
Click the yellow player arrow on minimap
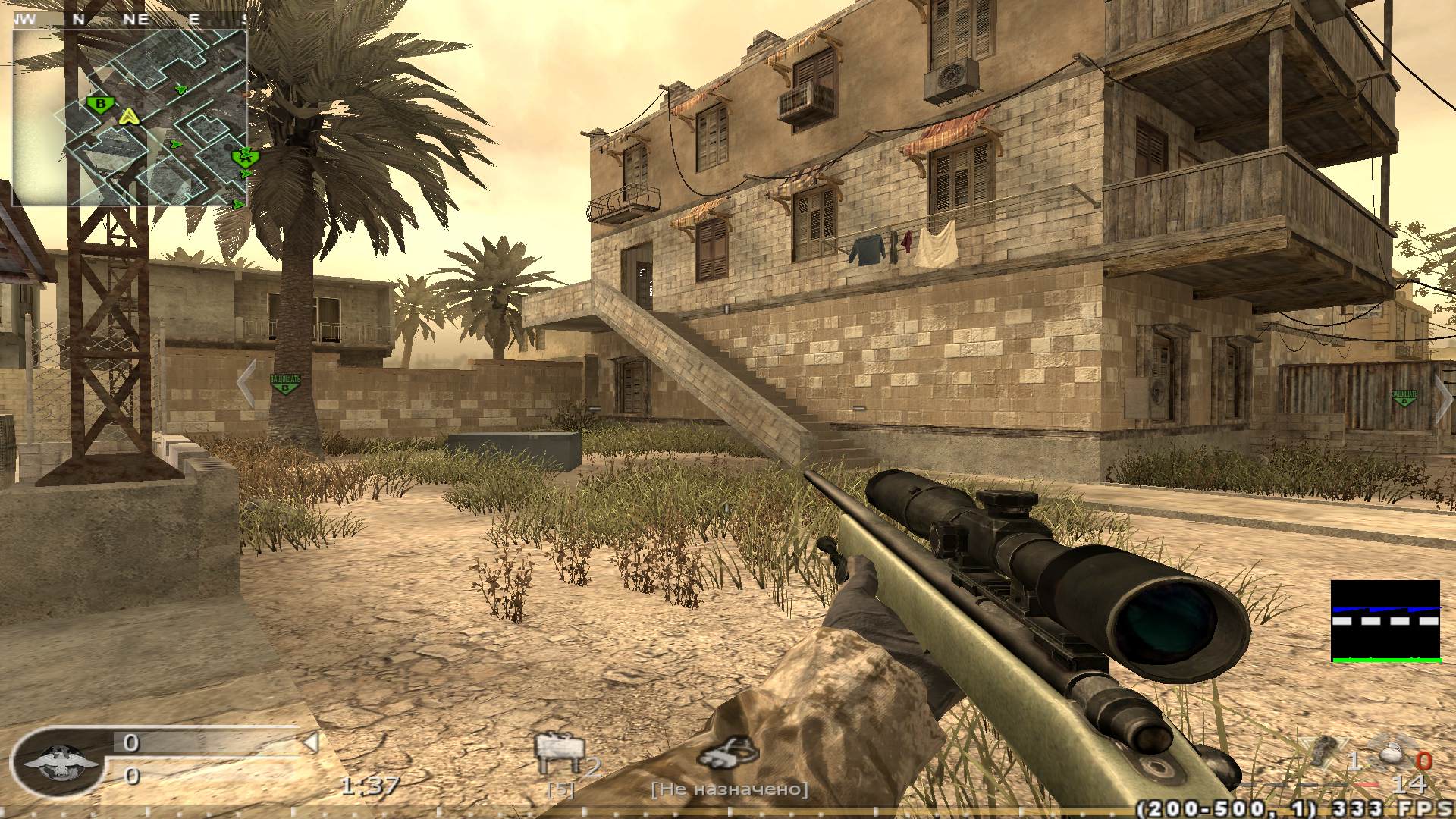tap(130, 117)
